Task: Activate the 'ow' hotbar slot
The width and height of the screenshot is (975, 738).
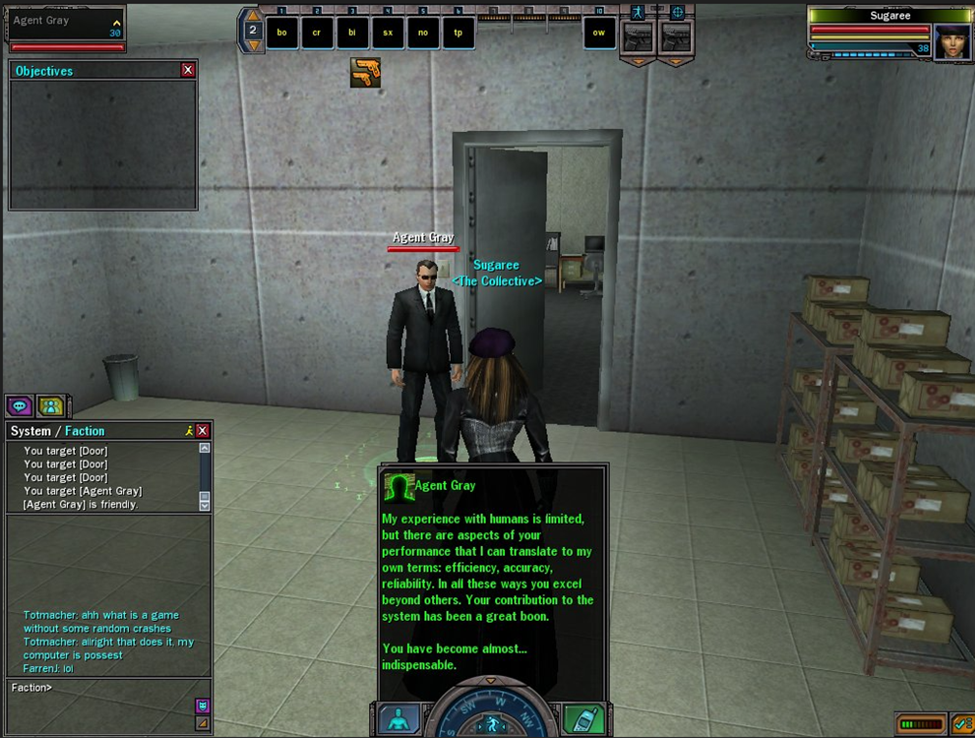Action: [599, 32]
